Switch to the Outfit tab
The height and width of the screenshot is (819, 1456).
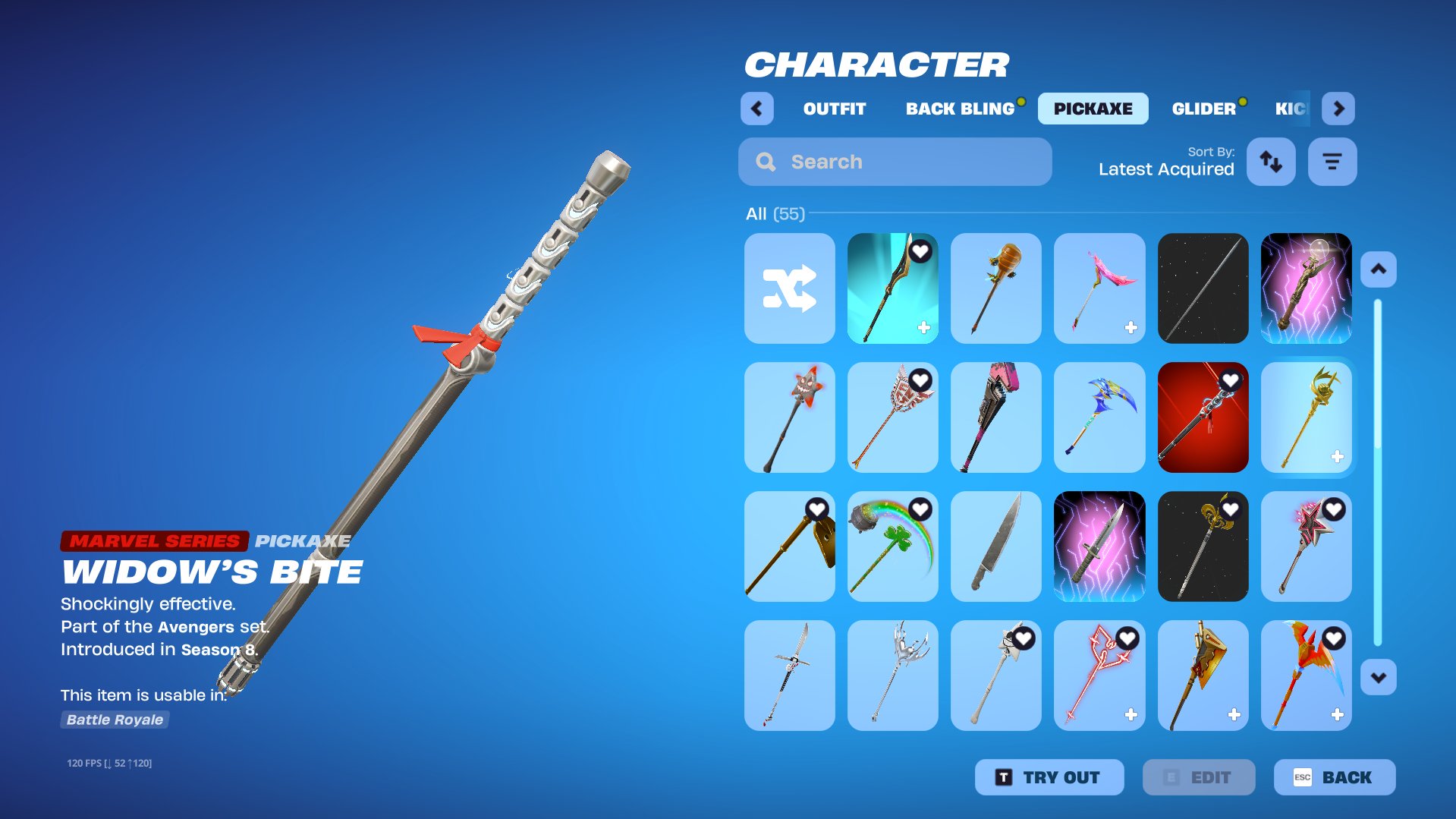click(834, 109)
